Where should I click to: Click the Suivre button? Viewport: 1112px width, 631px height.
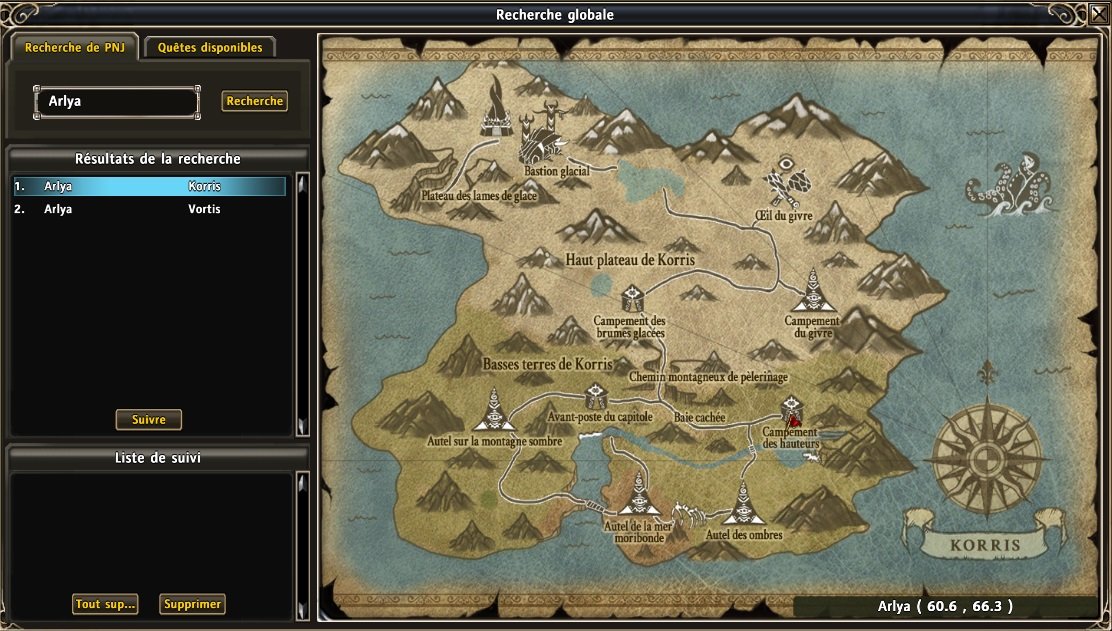[x=148, y=419]
